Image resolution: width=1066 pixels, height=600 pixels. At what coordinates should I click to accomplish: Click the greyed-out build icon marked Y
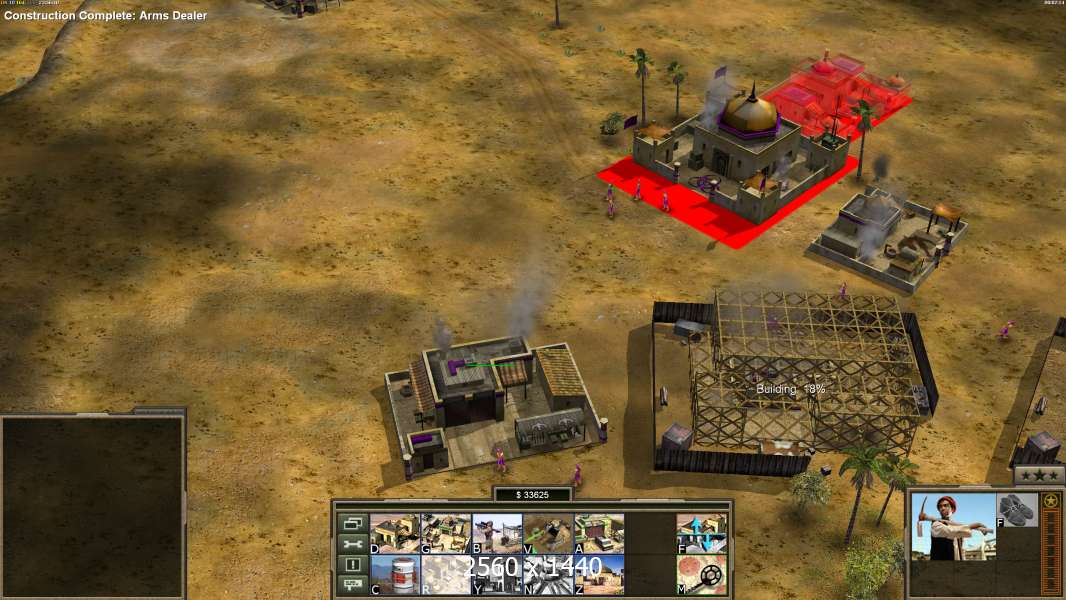496,574
